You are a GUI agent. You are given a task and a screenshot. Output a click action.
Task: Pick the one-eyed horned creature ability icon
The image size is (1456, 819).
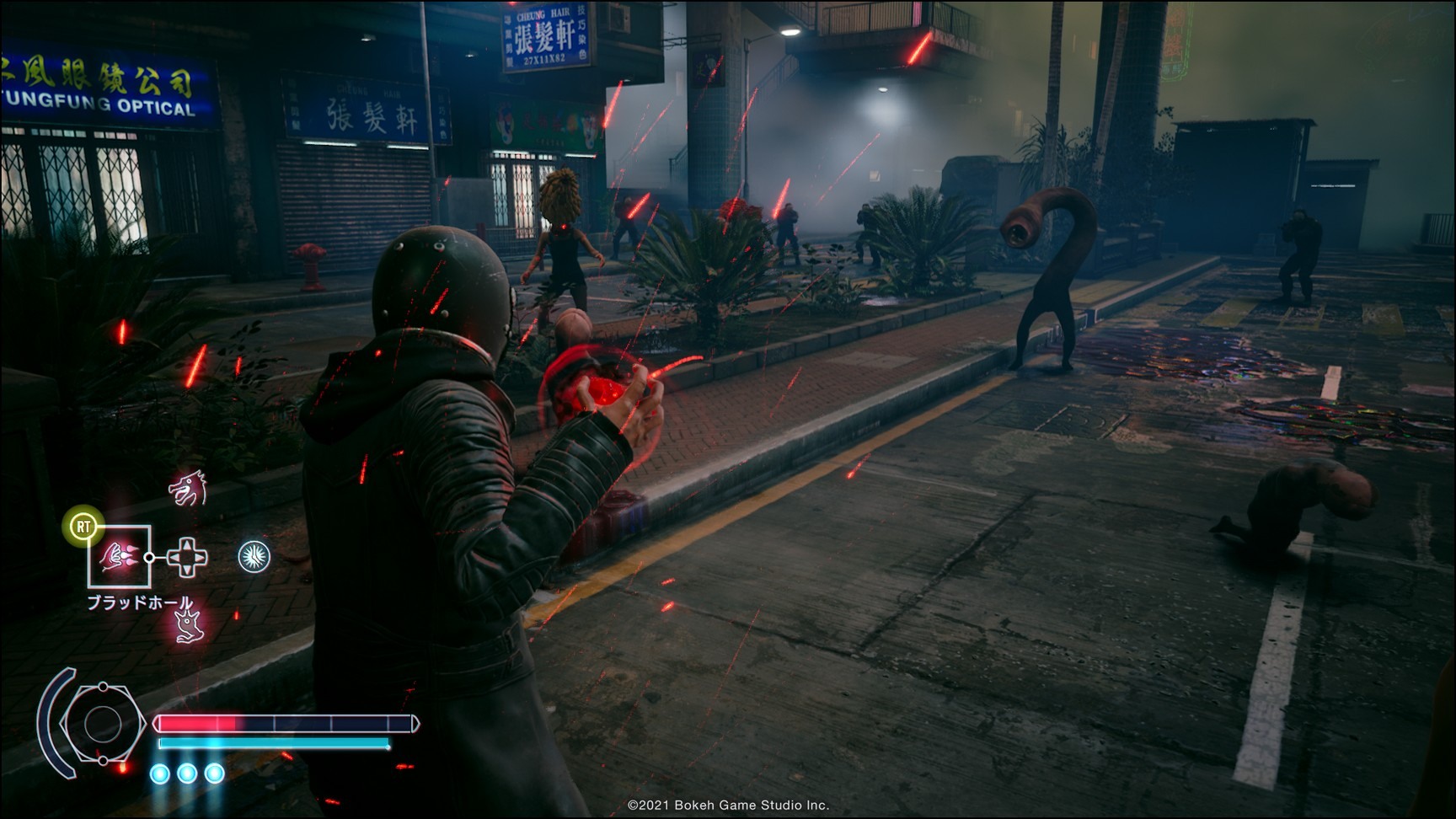(187, 626)
